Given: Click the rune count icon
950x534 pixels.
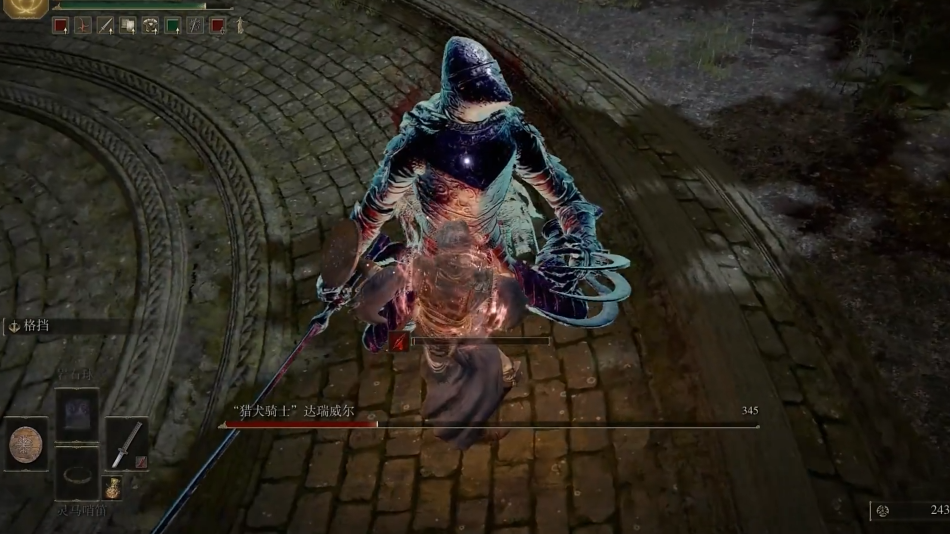Looking at the screenshot, I should pyautogui.click(x=882, y=510).
